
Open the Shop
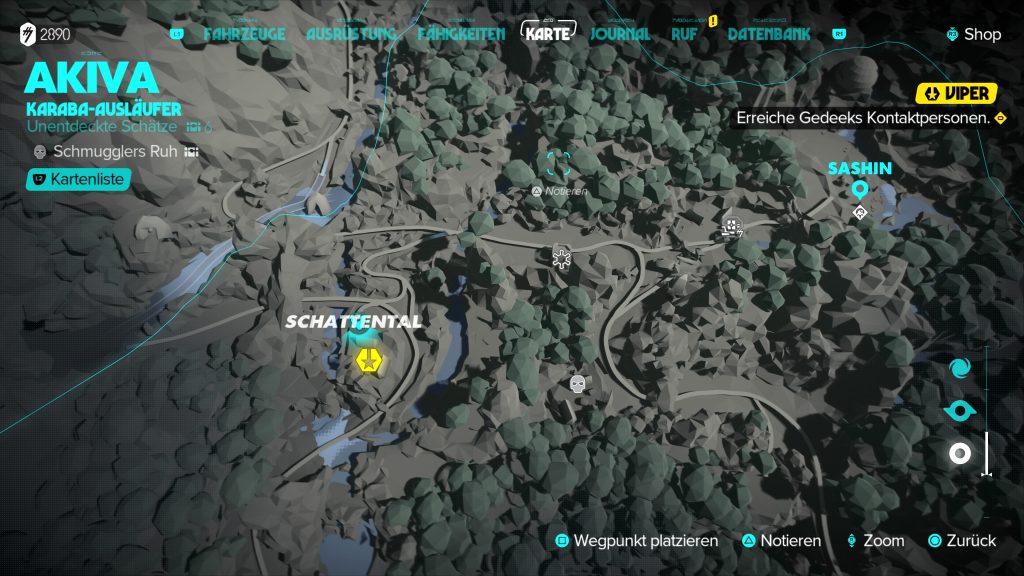tap(973, 34)
